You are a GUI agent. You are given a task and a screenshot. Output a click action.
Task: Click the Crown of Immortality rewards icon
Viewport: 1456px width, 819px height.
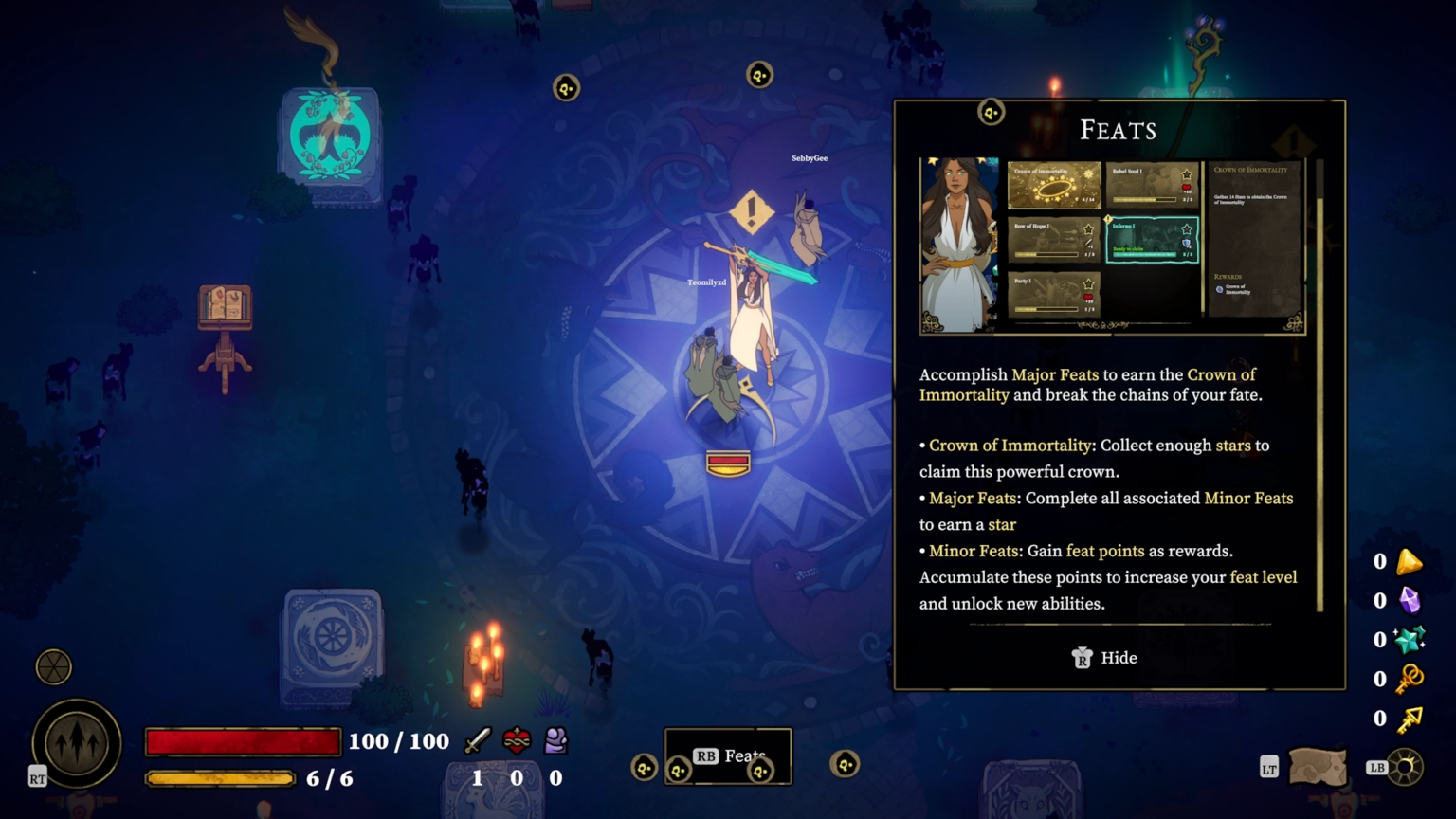pyautogui.click(x=1219, y=289)
